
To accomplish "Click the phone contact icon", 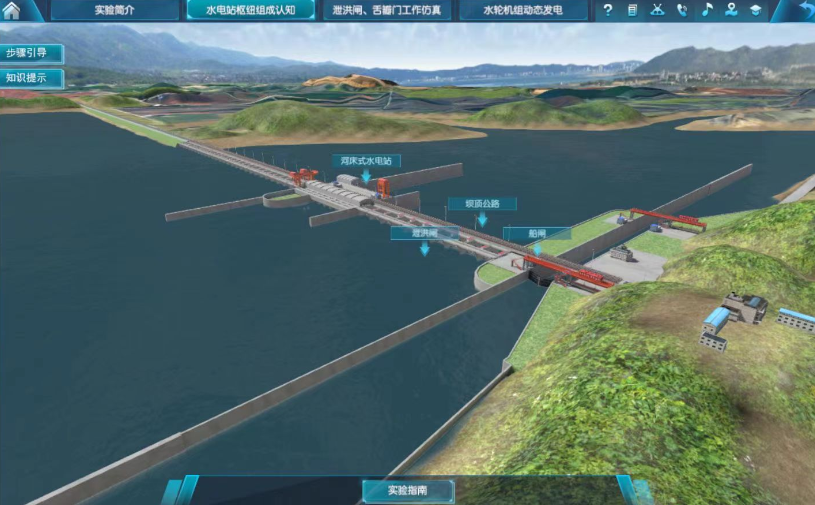I will pos(682,11).
